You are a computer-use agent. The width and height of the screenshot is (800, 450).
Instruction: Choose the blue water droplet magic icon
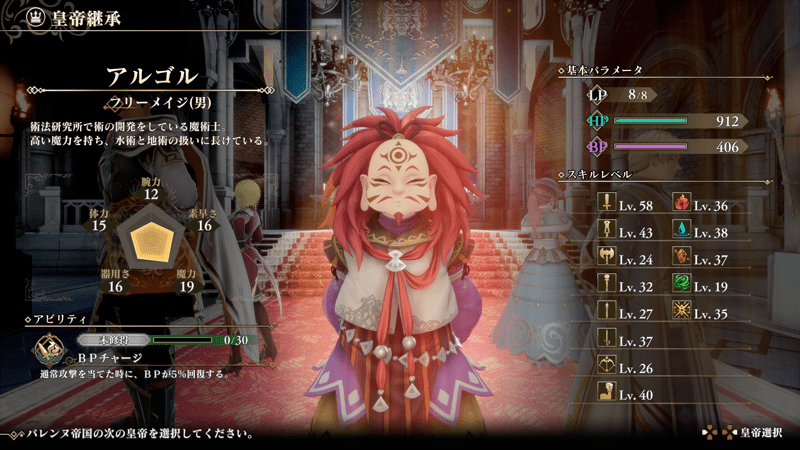pyautogui.click(x=682, y=232)
